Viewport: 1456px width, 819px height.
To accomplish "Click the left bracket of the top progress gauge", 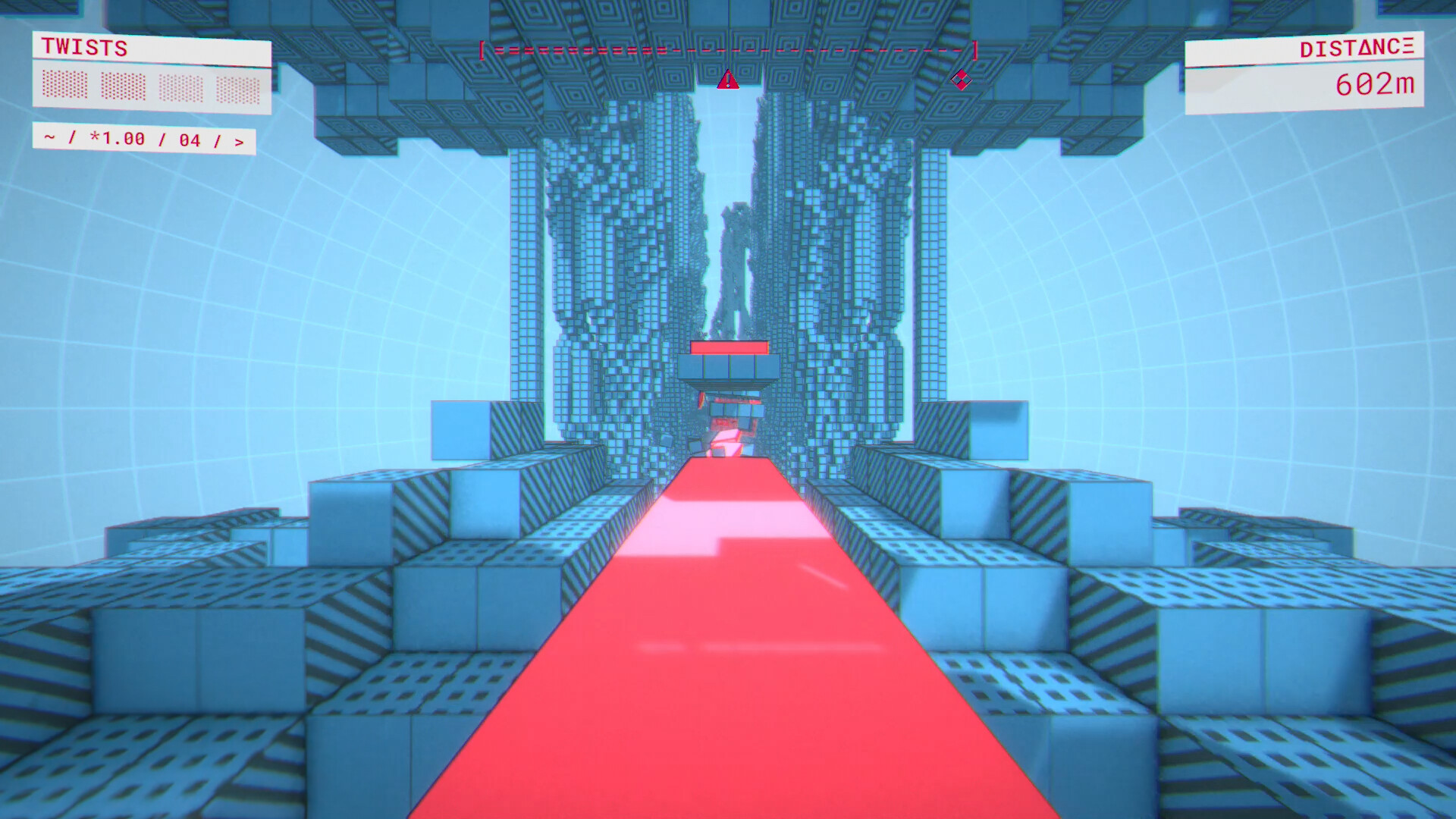I will 483,52.
